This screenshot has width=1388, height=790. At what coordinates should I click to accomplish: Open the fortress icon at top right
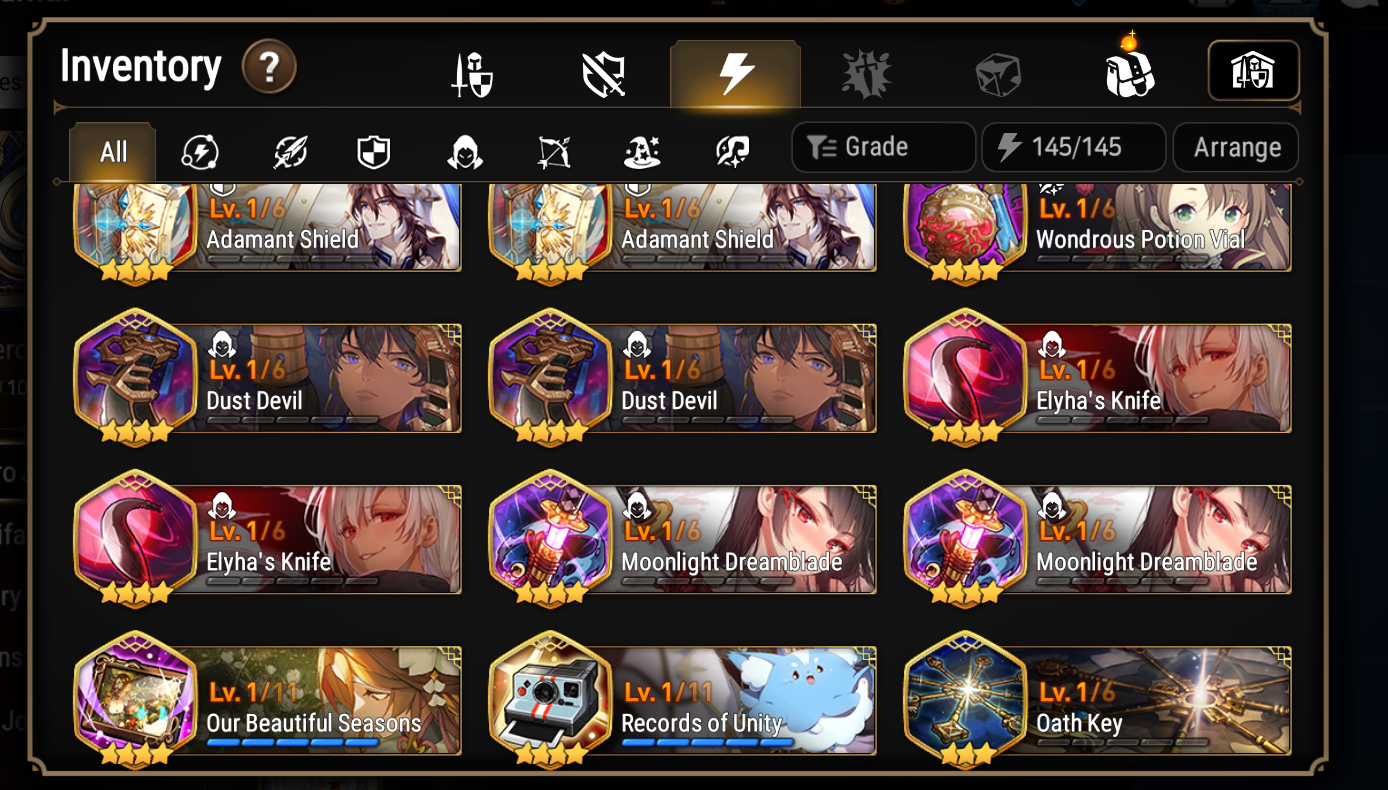(1253, 70)
